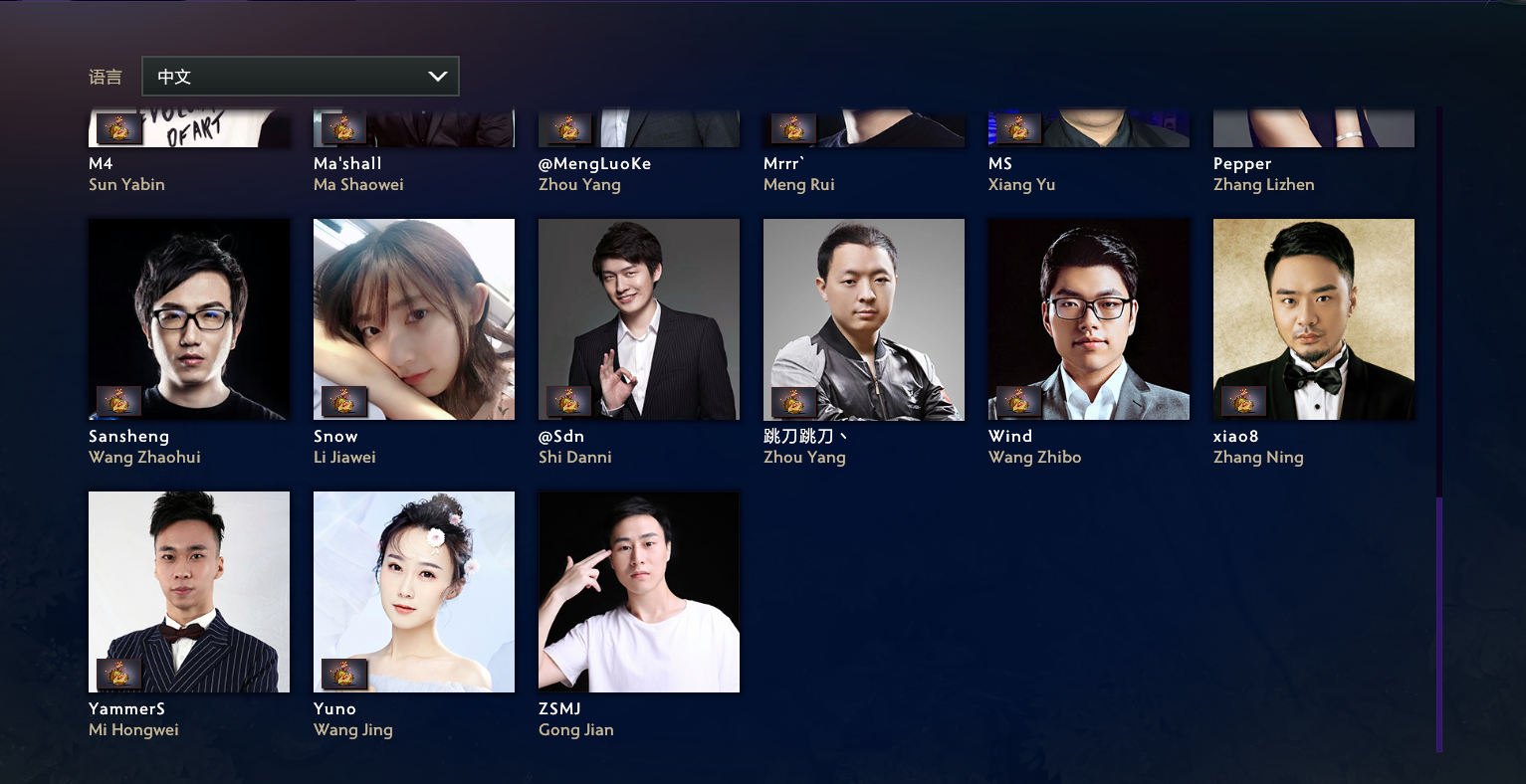Click the badge icon on Wind's card
The image size is (1526, 784).
coord(1019,401)
